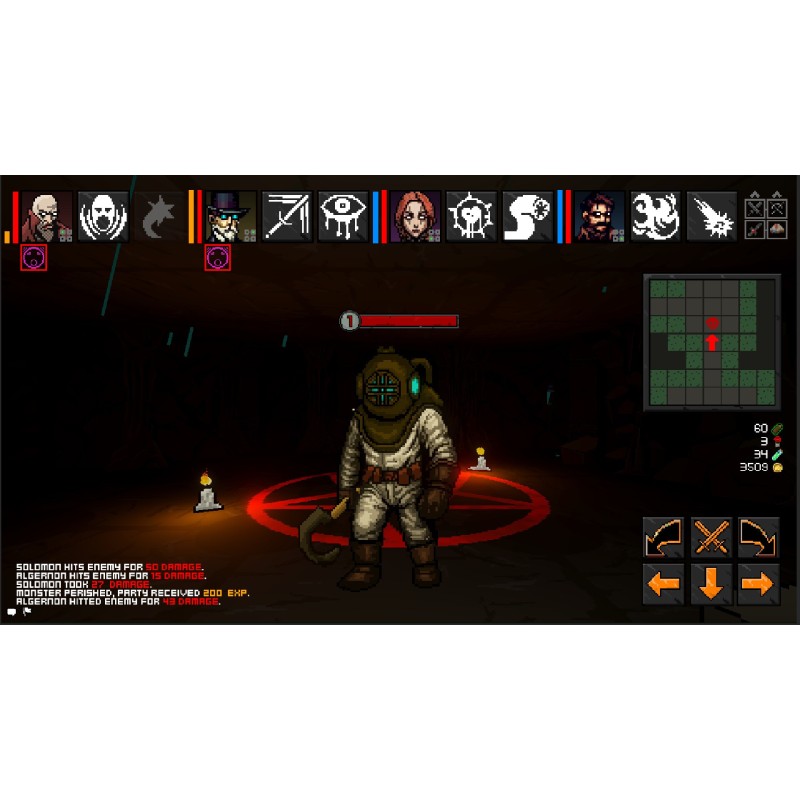Image resolution: width=800 pixels, height=800 pixels.
Task: Attack with the crossed swords button
Action: click(x=711, y=538)
